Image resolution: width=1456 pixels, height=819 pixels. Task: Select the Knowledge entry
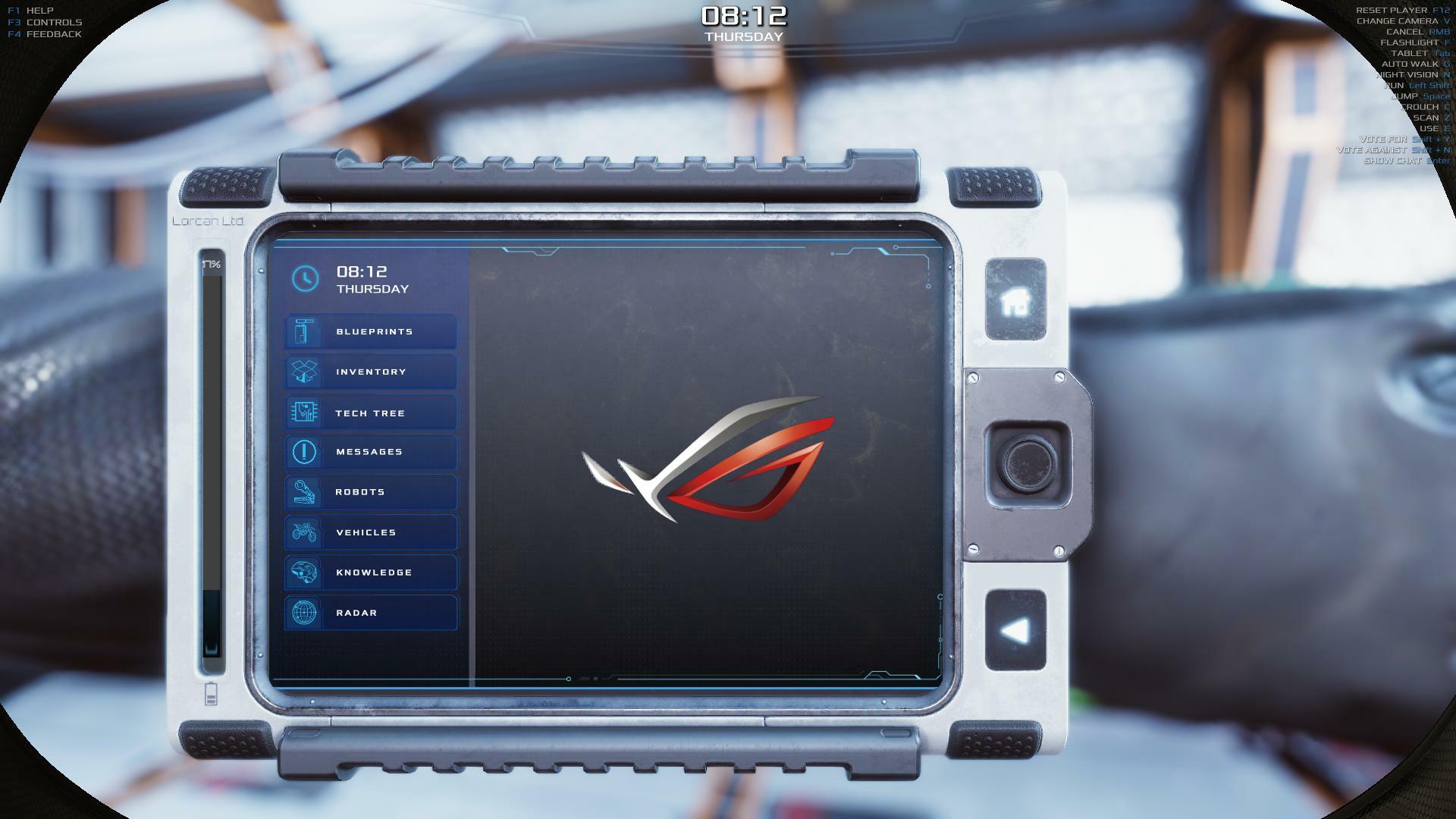click(x=371, y=573)
